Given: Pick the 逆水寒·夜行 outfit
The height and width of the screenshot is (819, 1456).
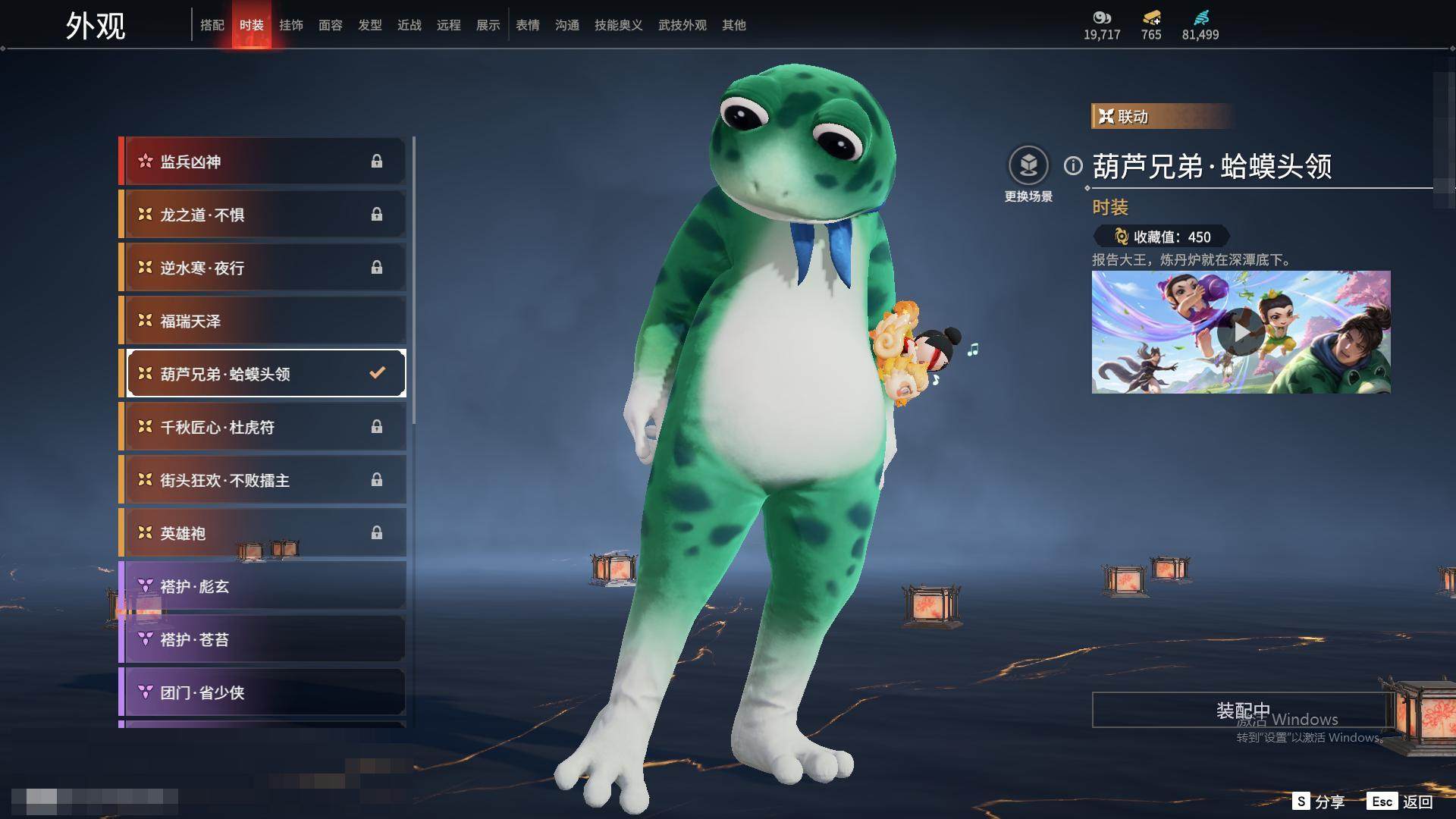Looking at the screenshot, I should 263,268.
